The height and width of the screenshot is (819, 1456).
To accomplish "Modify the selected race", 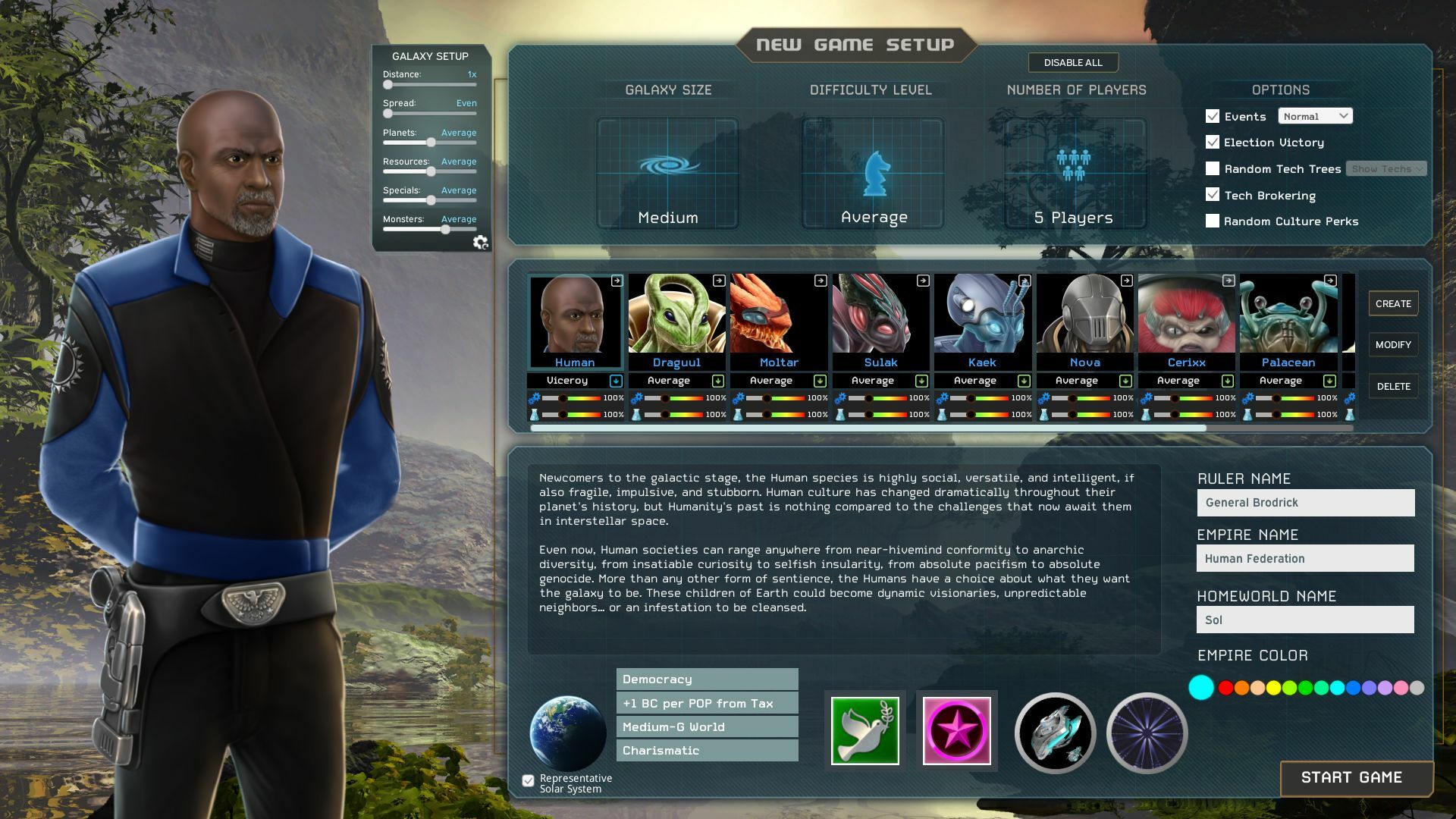I will pos(1393,345).
